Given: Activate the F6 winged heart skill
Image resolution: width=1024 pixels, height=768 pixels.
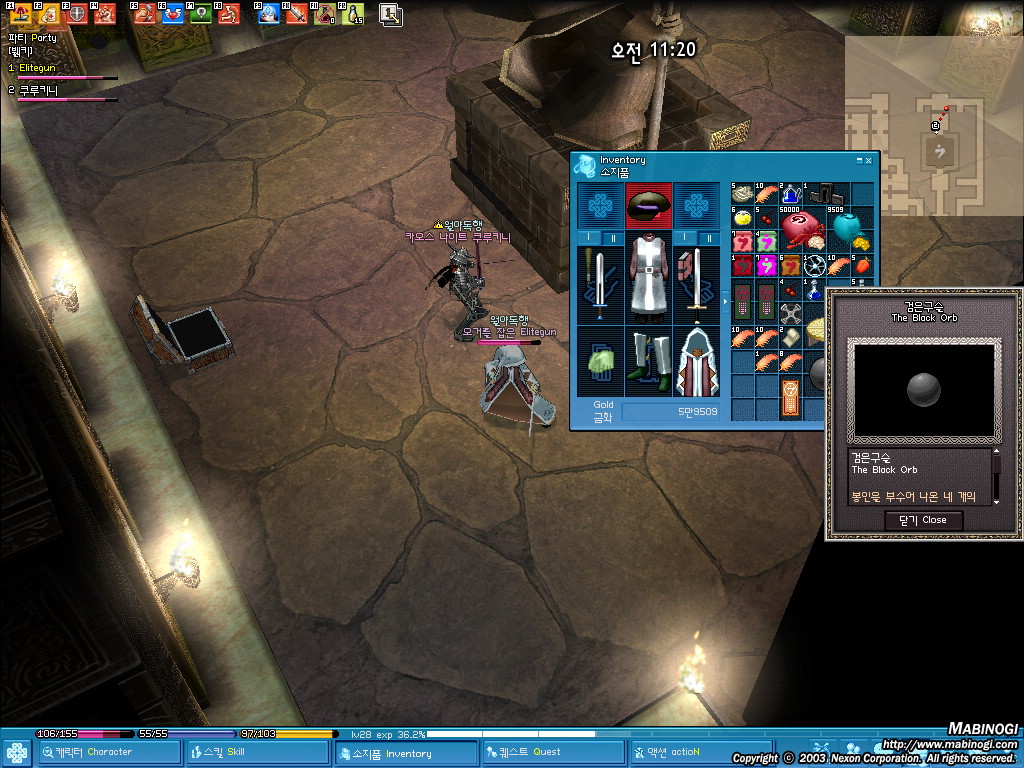Looking at the screenshot, I should (173, 14).
